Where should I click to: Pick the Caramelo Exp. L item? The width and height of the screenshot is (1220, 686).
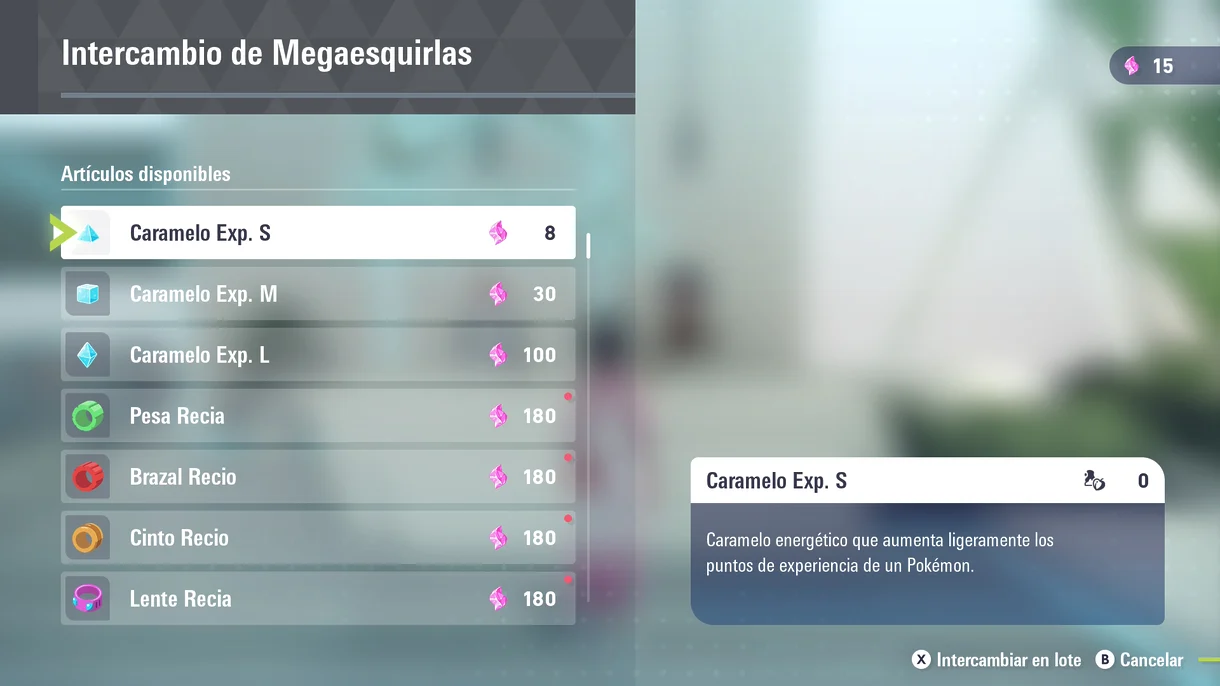pos(318,355)
